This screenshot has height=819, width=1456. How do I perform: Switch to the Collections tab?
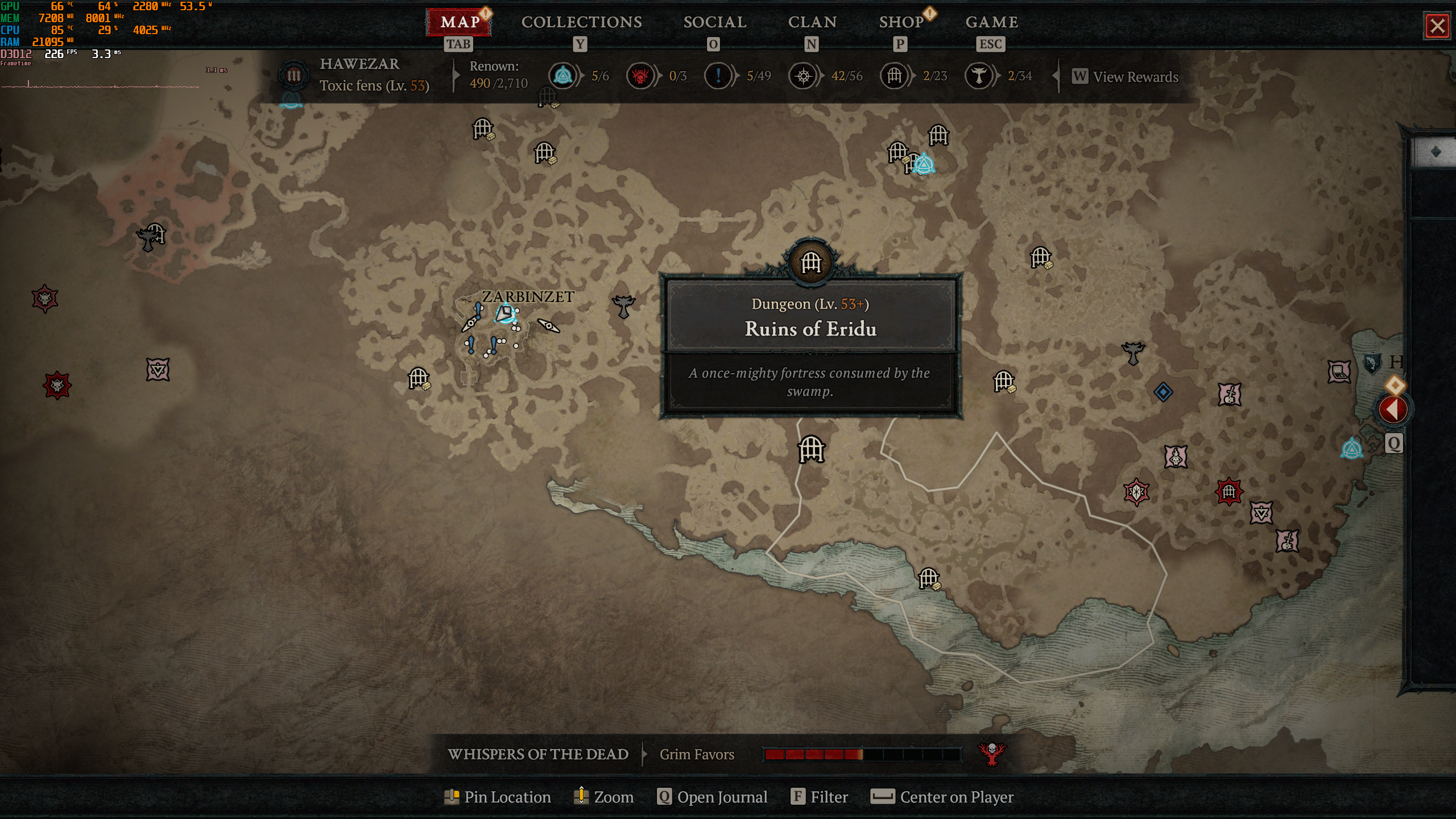pos(581,22)
